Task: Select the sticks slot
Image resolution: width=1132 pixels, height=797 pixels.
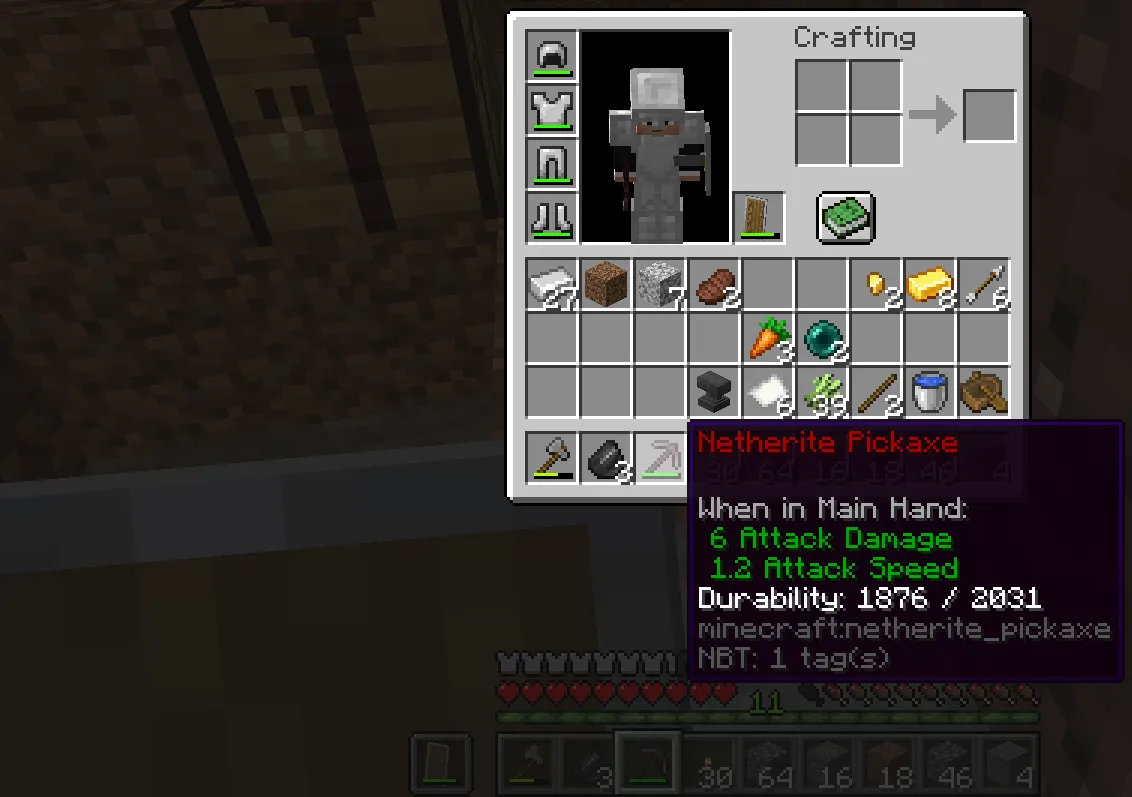Action: (x=876, y=393)
